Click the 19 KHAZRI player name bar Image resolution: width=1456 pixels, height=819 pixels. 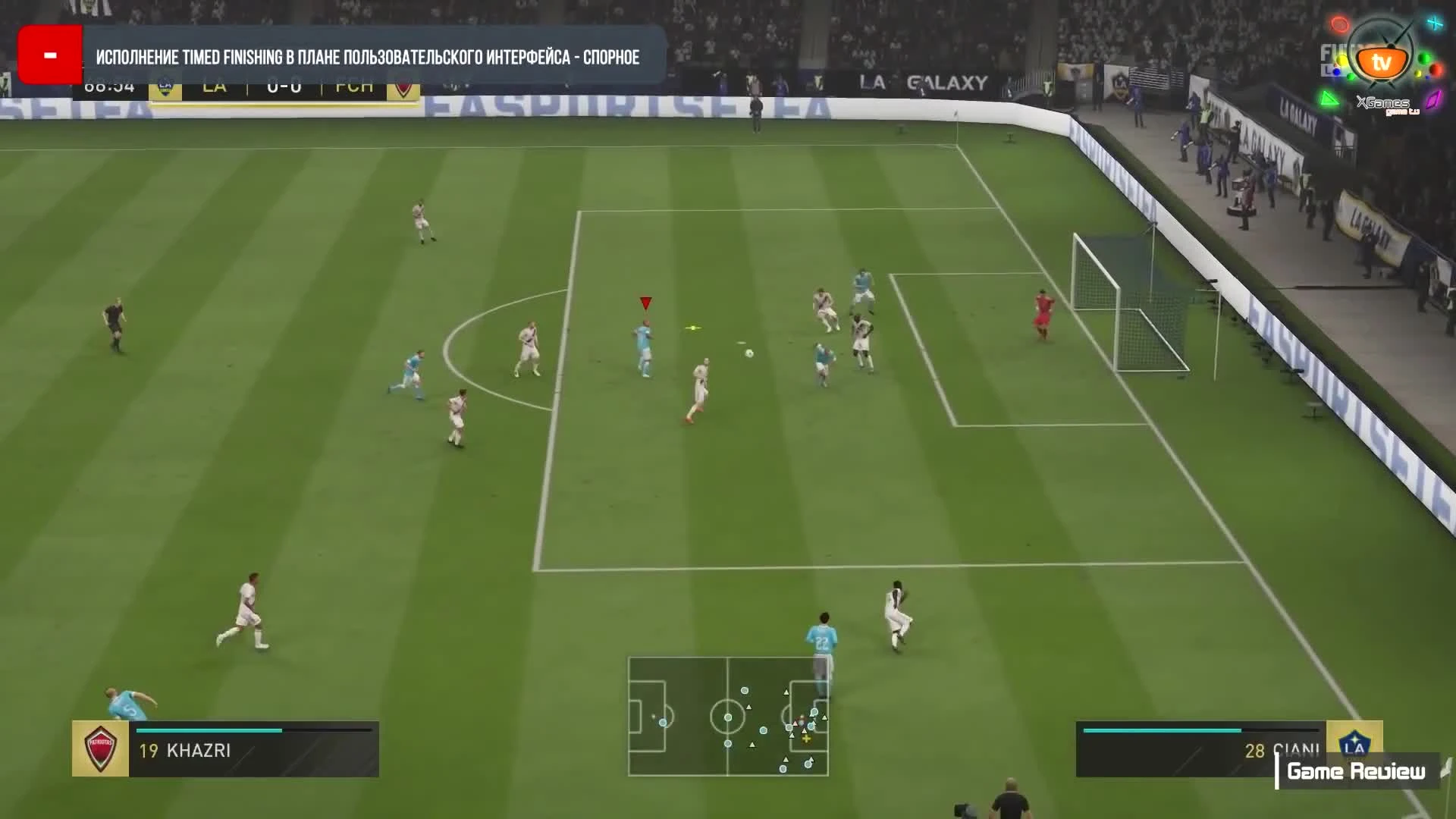tap(186, 751)
